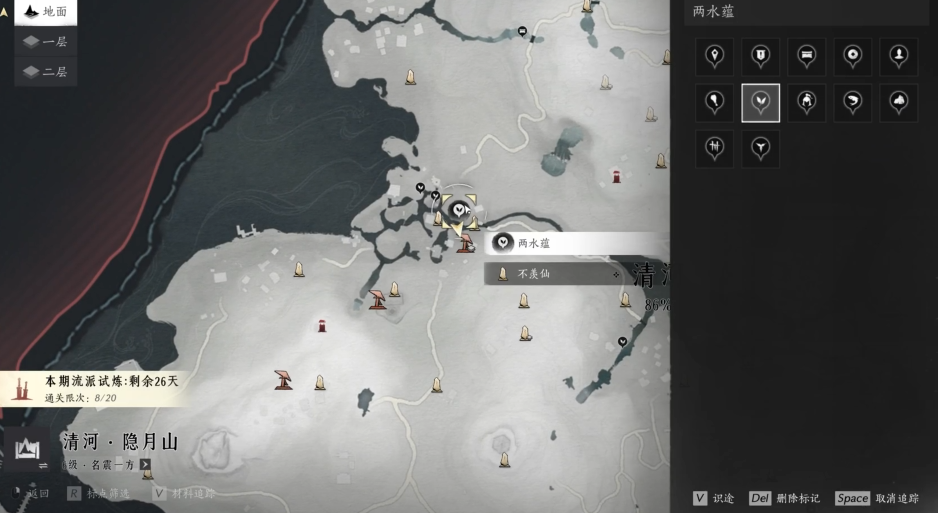Select the highlighted leaf sprout marker icon

760,103
